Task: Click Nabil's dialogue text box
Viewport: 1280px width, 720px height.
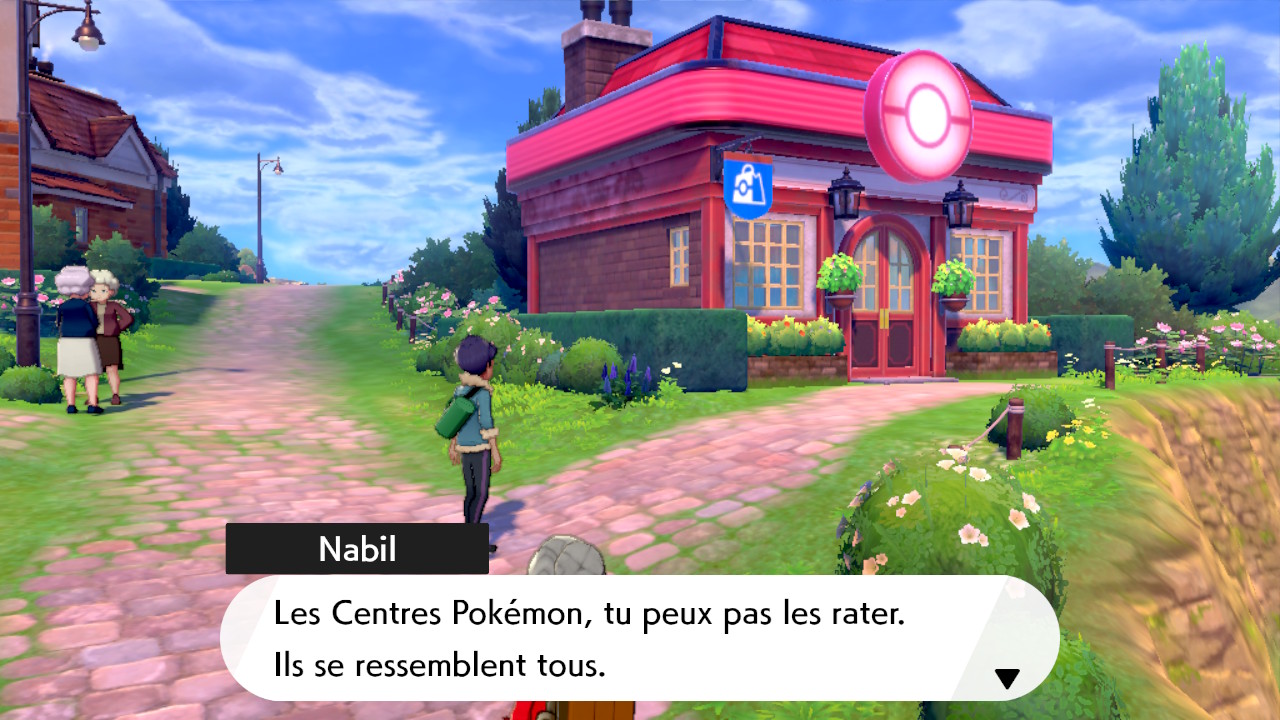Action: [640, 638]
